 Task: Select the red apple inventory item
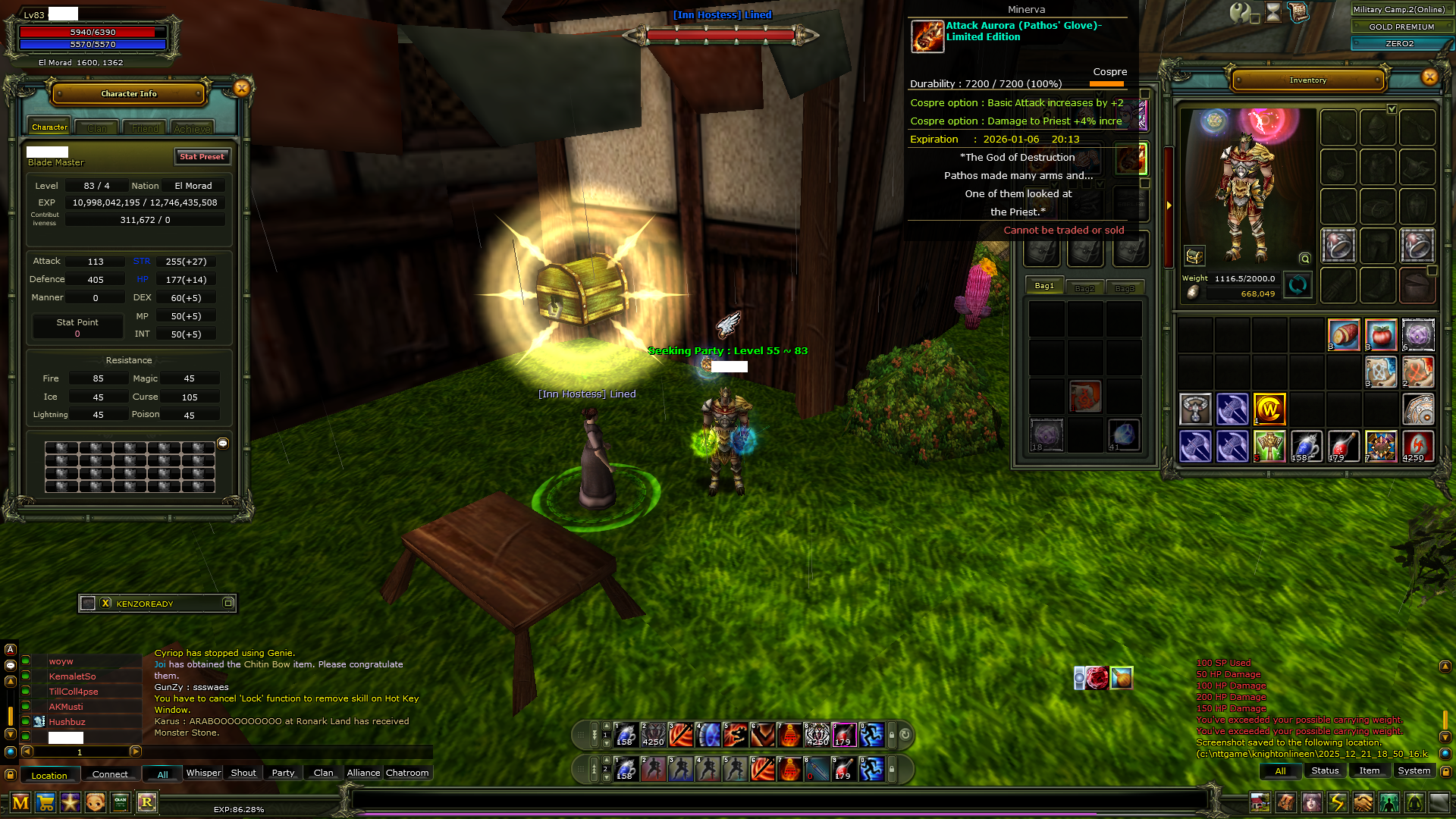click(1380, 334)
